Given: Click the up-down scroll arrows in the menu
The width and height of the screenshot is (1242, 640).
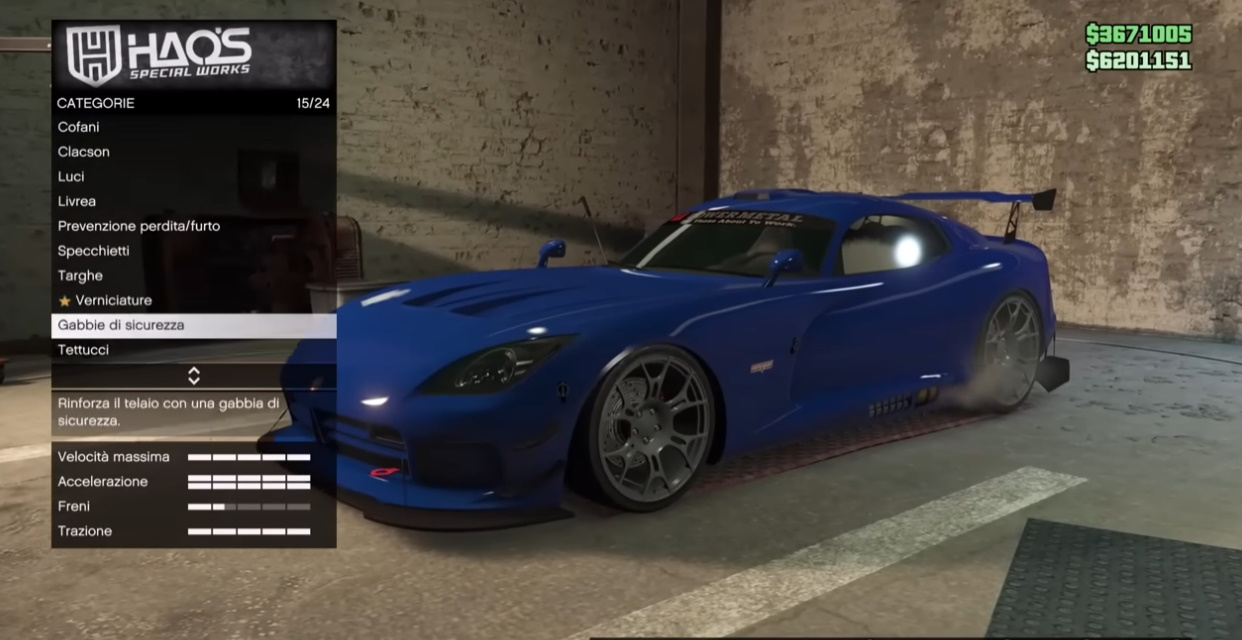Looking at the screenshot, I should tap(194, 376).
